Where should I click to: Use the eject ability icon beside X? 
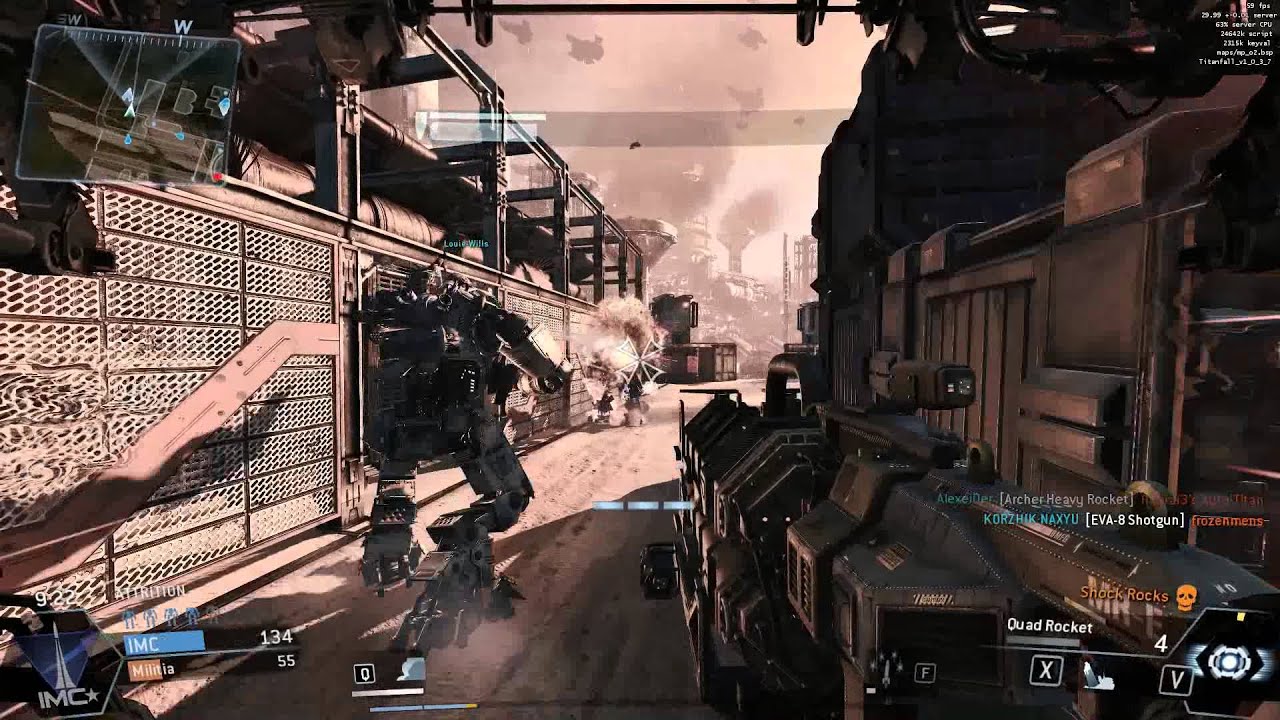[1095, 675]
